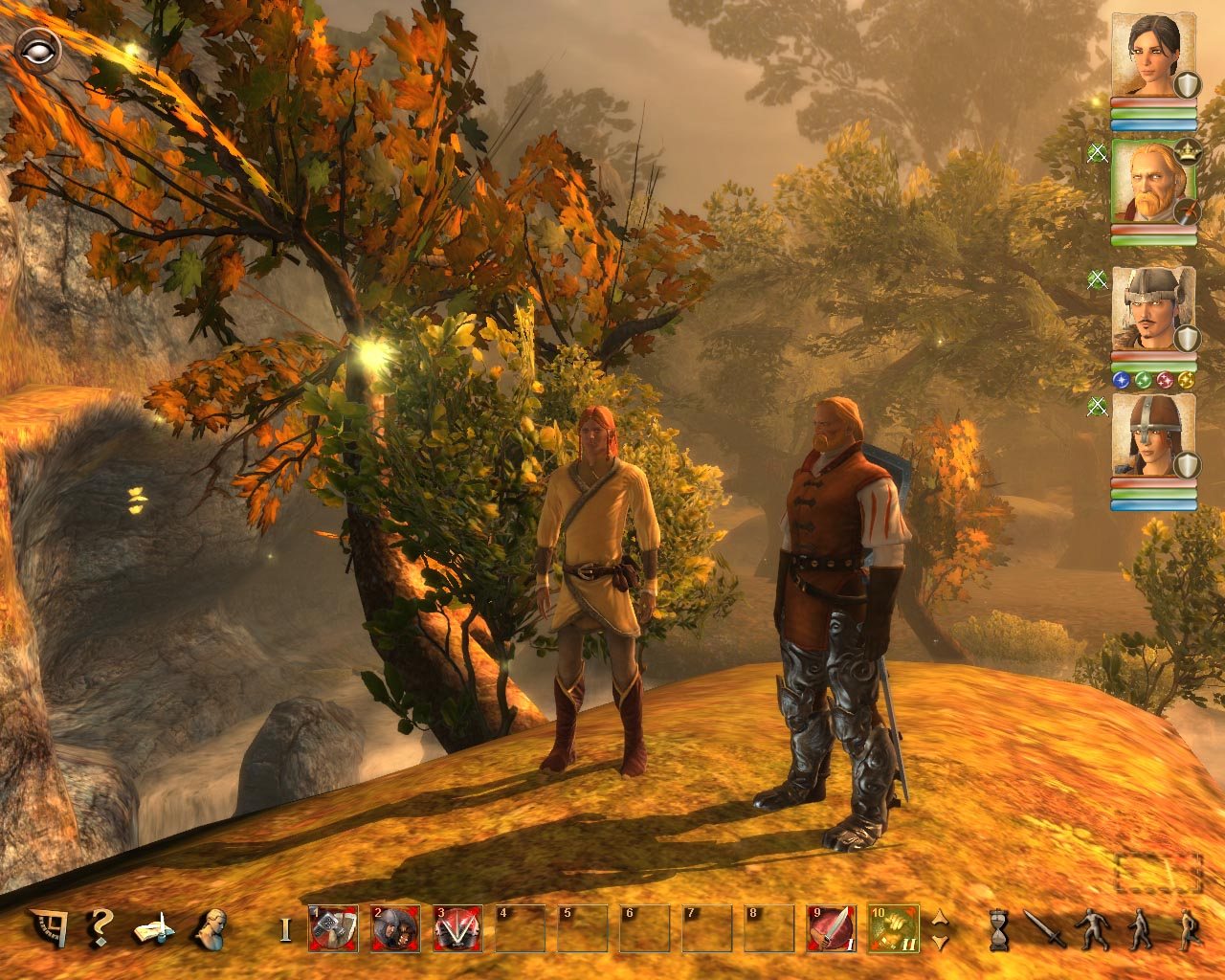Select the red-haired helmeted woman's portrait
1225x980 pixels.
click(x=1151, y=435)
